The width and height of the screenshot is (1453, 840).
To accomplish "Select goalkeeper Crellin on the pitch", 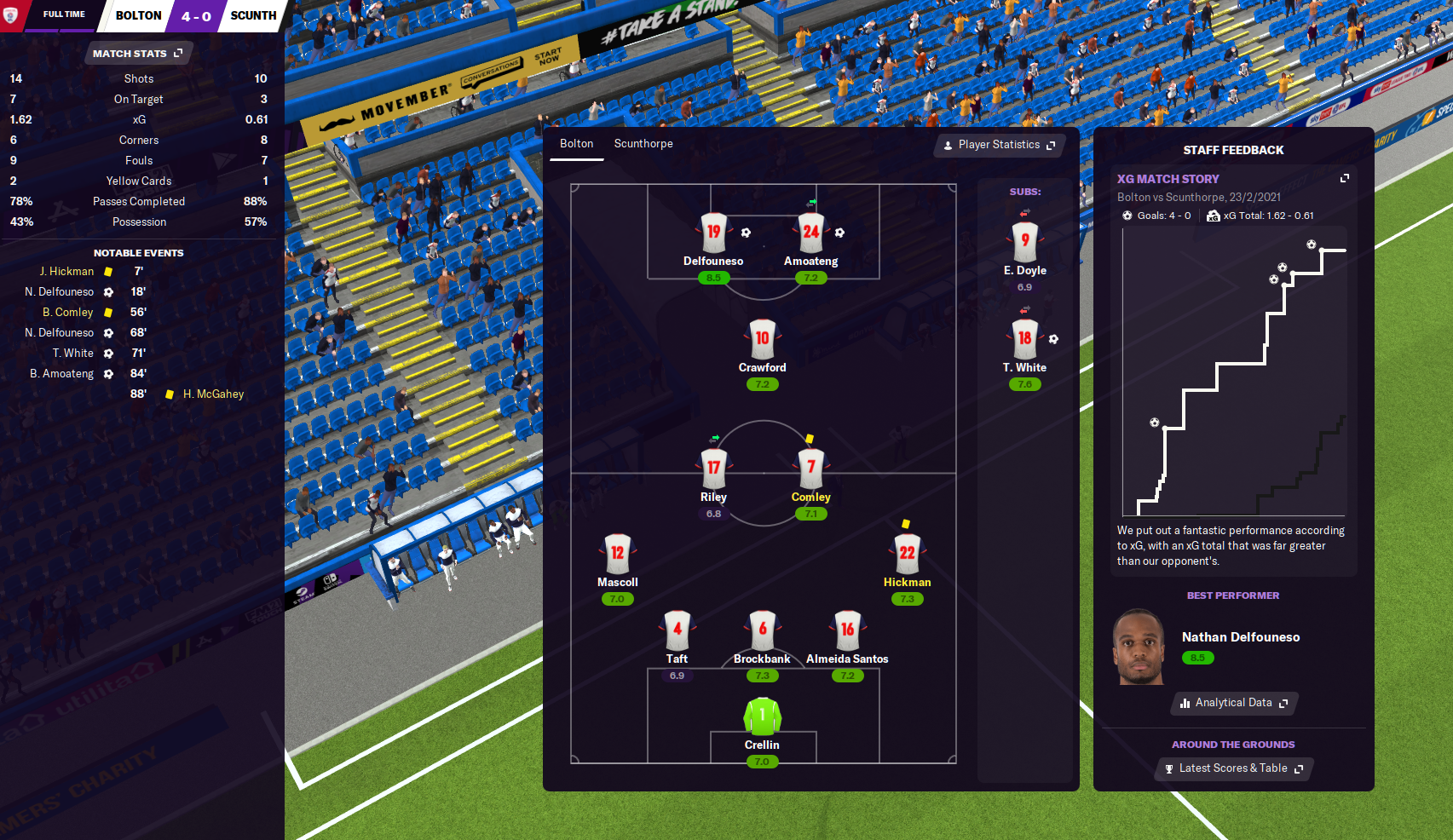I will (x=762, y=716).
